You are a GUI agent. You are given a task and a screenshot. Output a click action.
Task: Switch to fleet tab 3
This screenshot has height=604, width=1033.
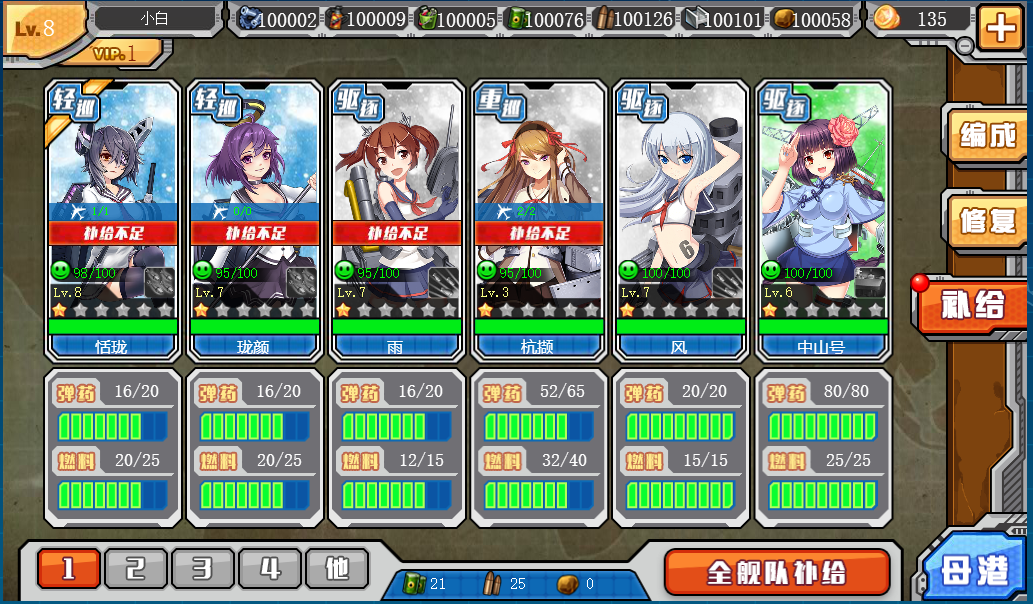[203, 569]
